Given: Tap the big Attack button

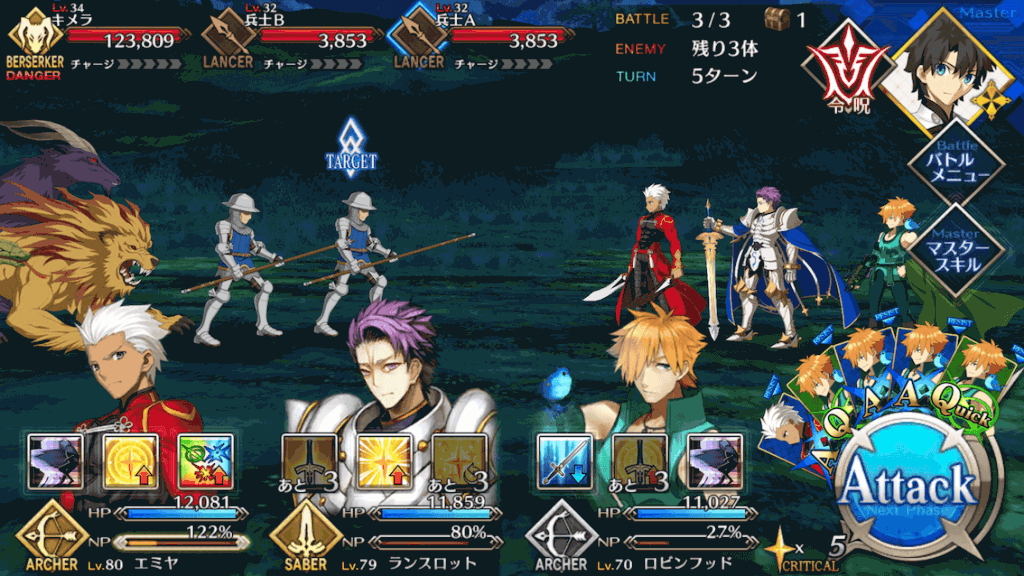Looking at the screenshot, I should click(907, 489).
